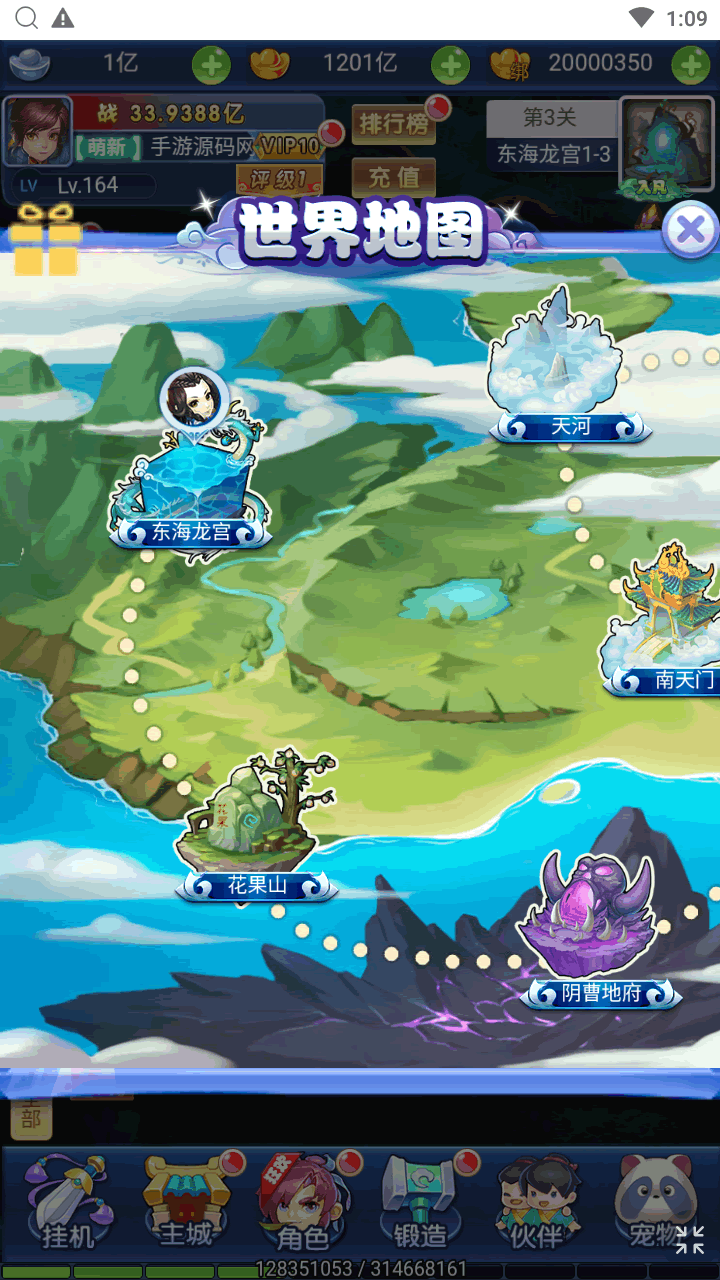
Task: Add silver ingots with the plus button
Action: coord(211,65)
